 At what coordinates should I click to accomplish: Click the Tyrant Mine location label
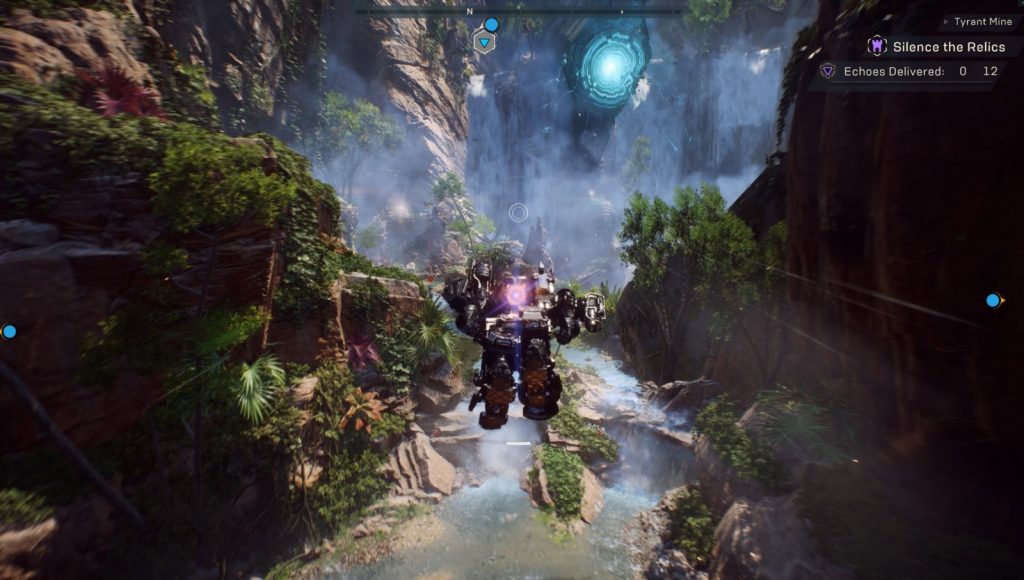[981, 21]
